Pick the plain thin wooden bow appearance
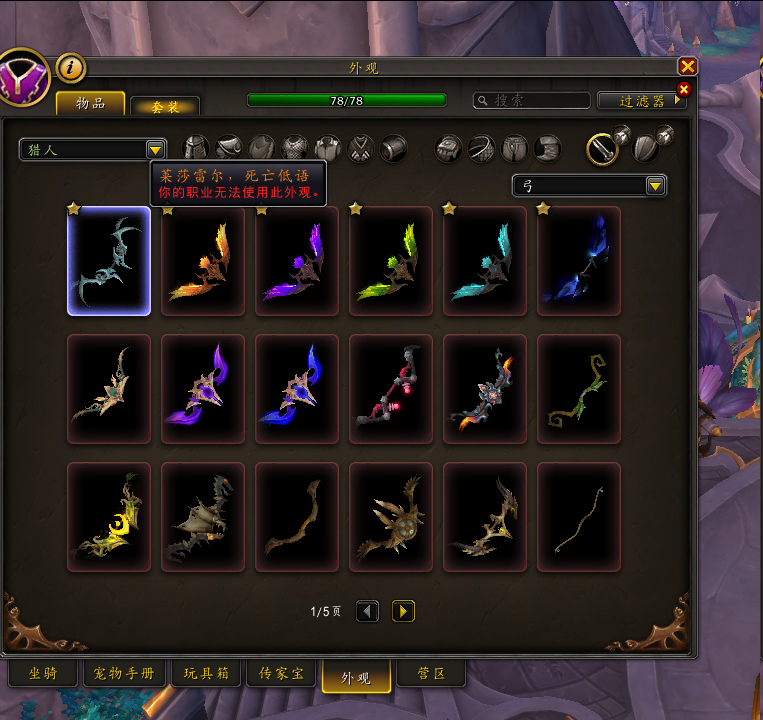The height and width of the screenshot is (720, 763). (x=579, y=516)
